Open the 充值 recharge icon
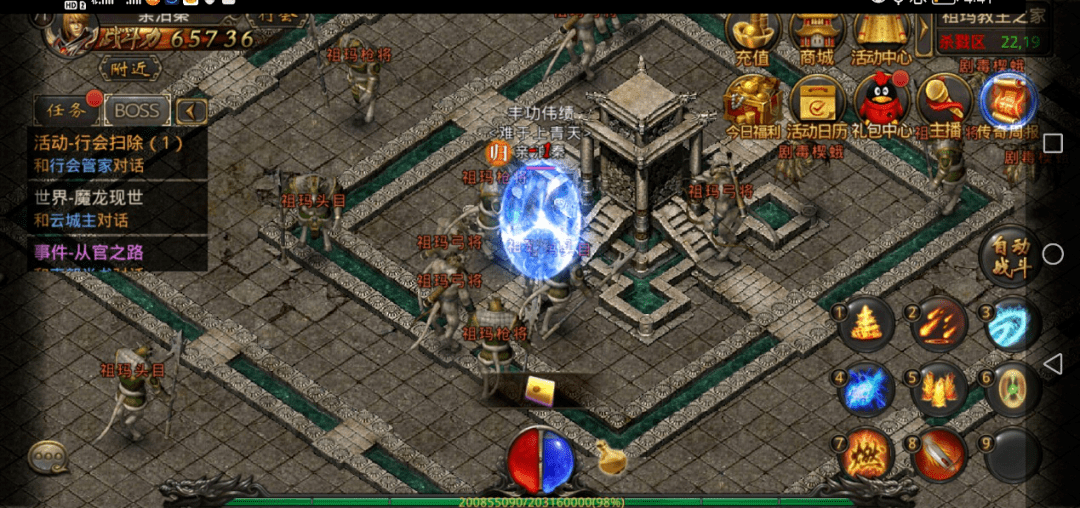This screenshot has width=1080, height=508. 752,38
